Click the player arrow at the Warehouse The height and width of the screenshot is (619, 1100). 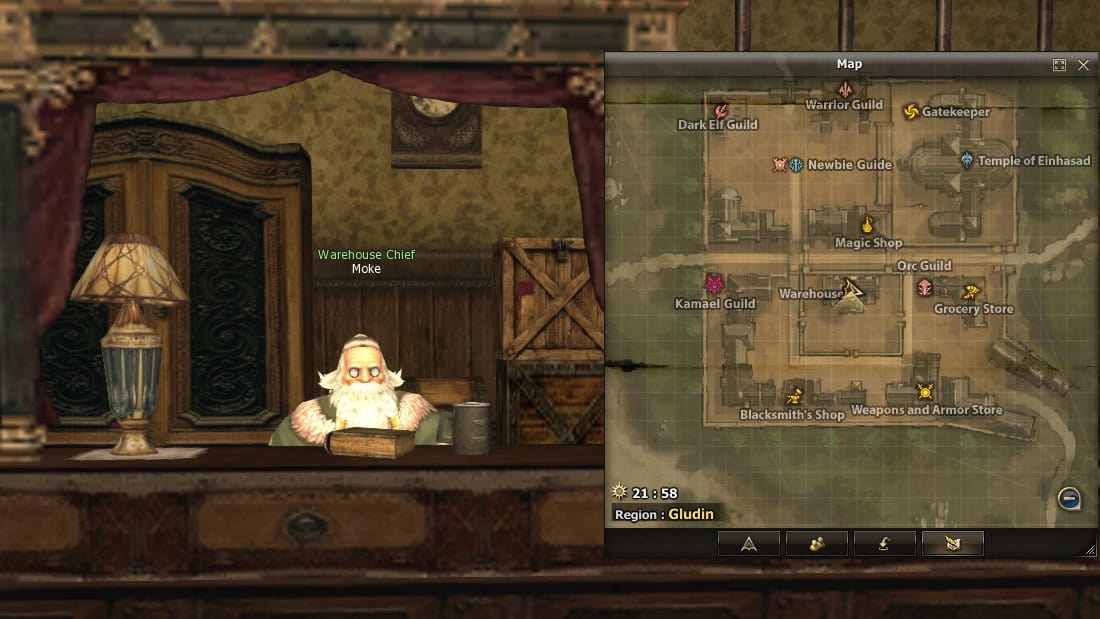[851, 291]
